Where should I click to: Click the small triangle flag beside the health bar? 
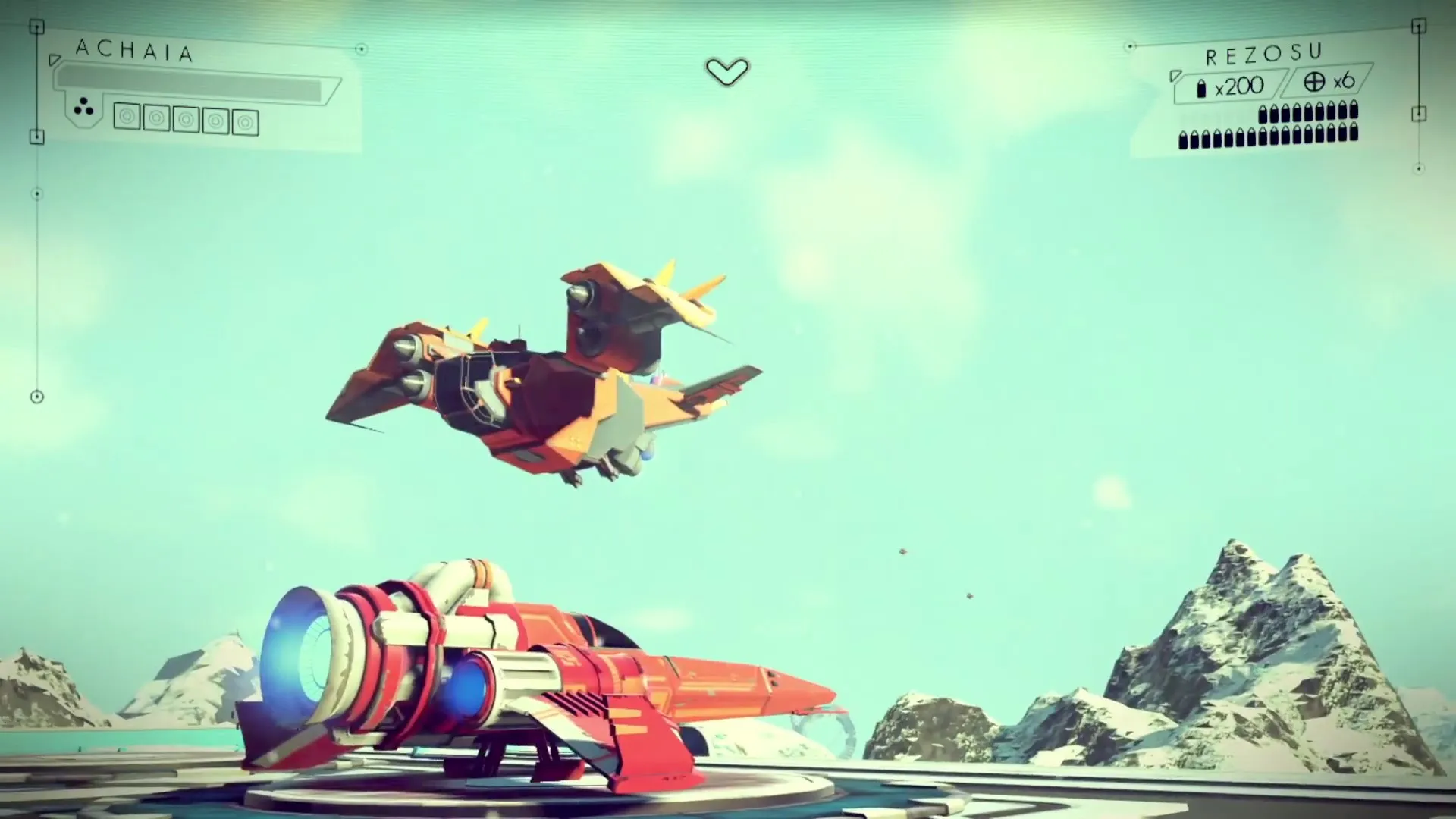55,61
